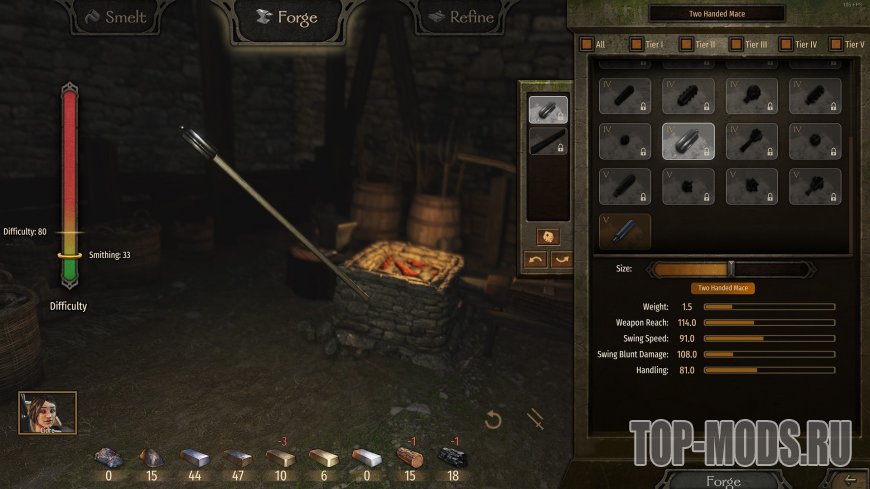Screen dimensions: 870x489
Task: Click the smith character portrait
Action: [47, 412]
